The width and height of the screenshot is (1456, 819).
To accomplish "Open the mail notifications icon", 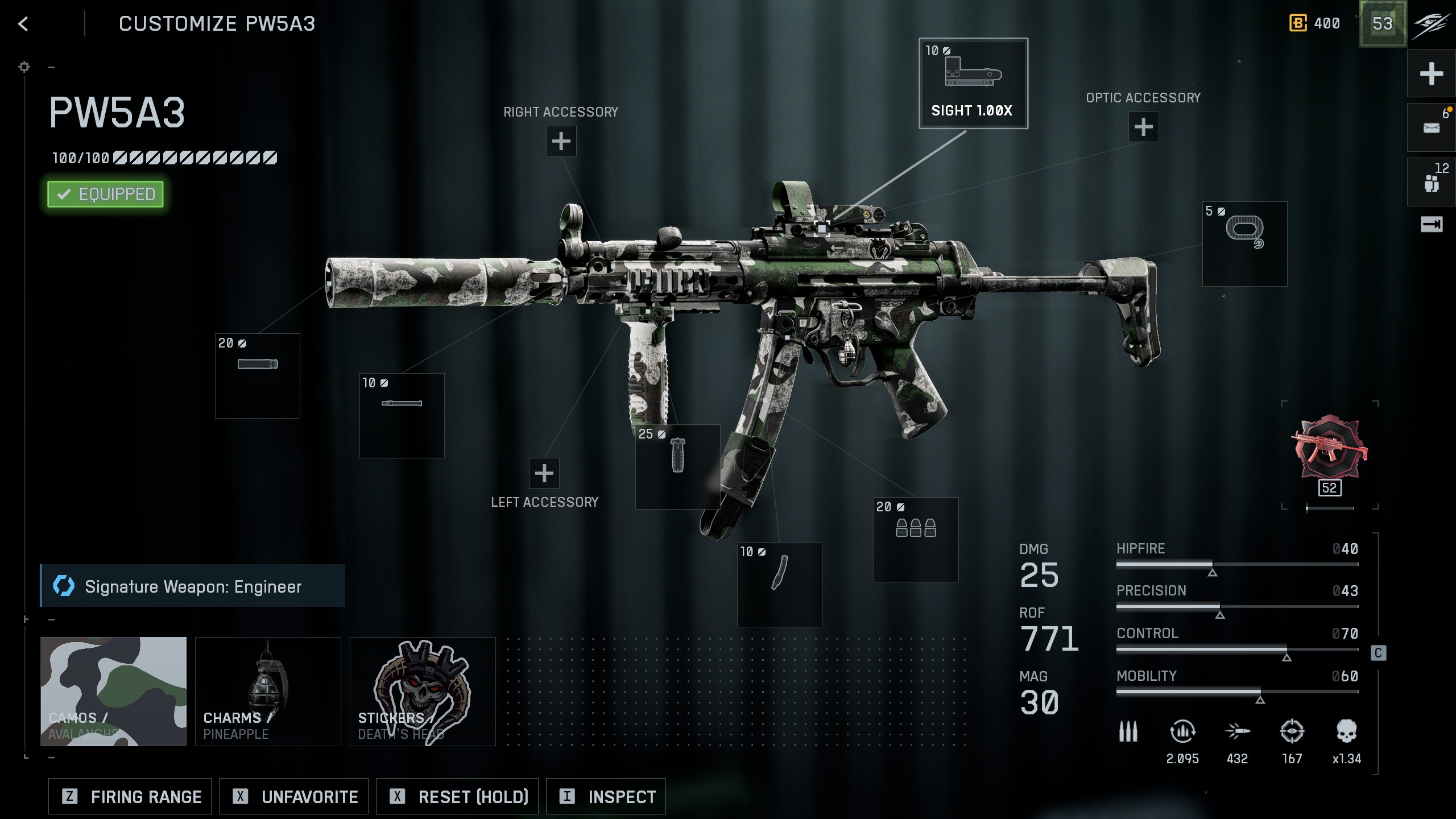I will 1432,128.
